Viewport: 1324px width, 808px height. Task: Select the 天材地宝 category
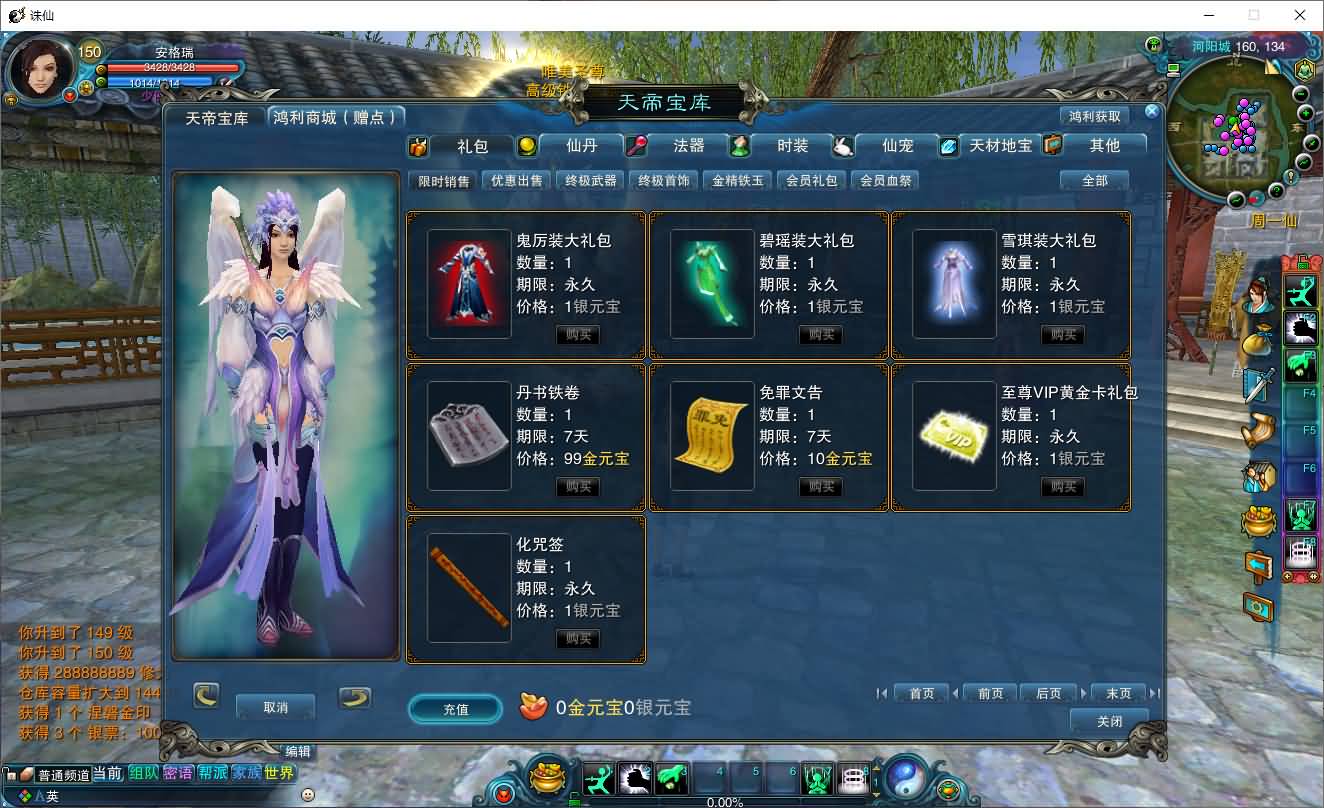[x=1000, y=146]
